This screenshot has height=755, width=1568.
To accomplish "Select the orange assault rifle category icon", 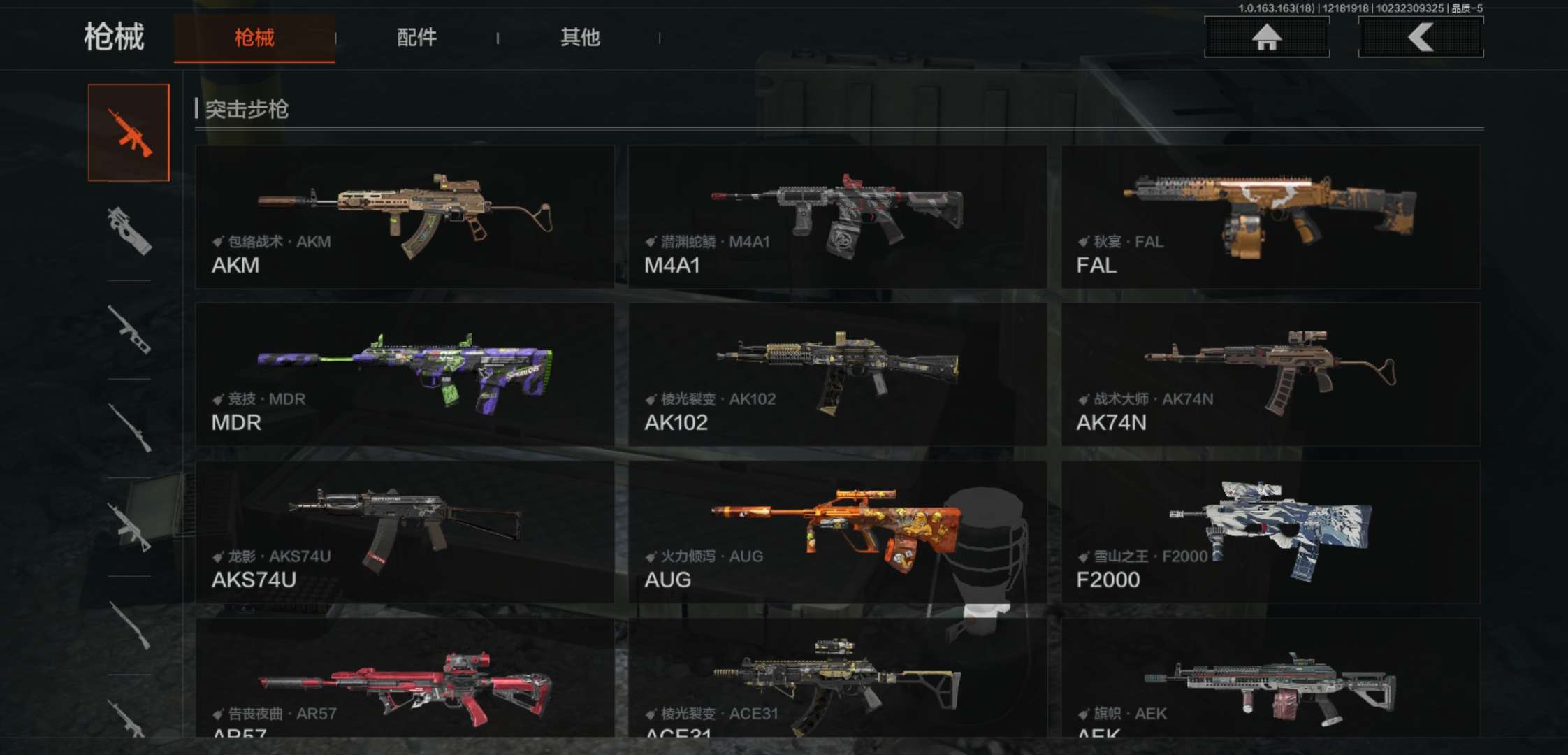I will point(129,133).
